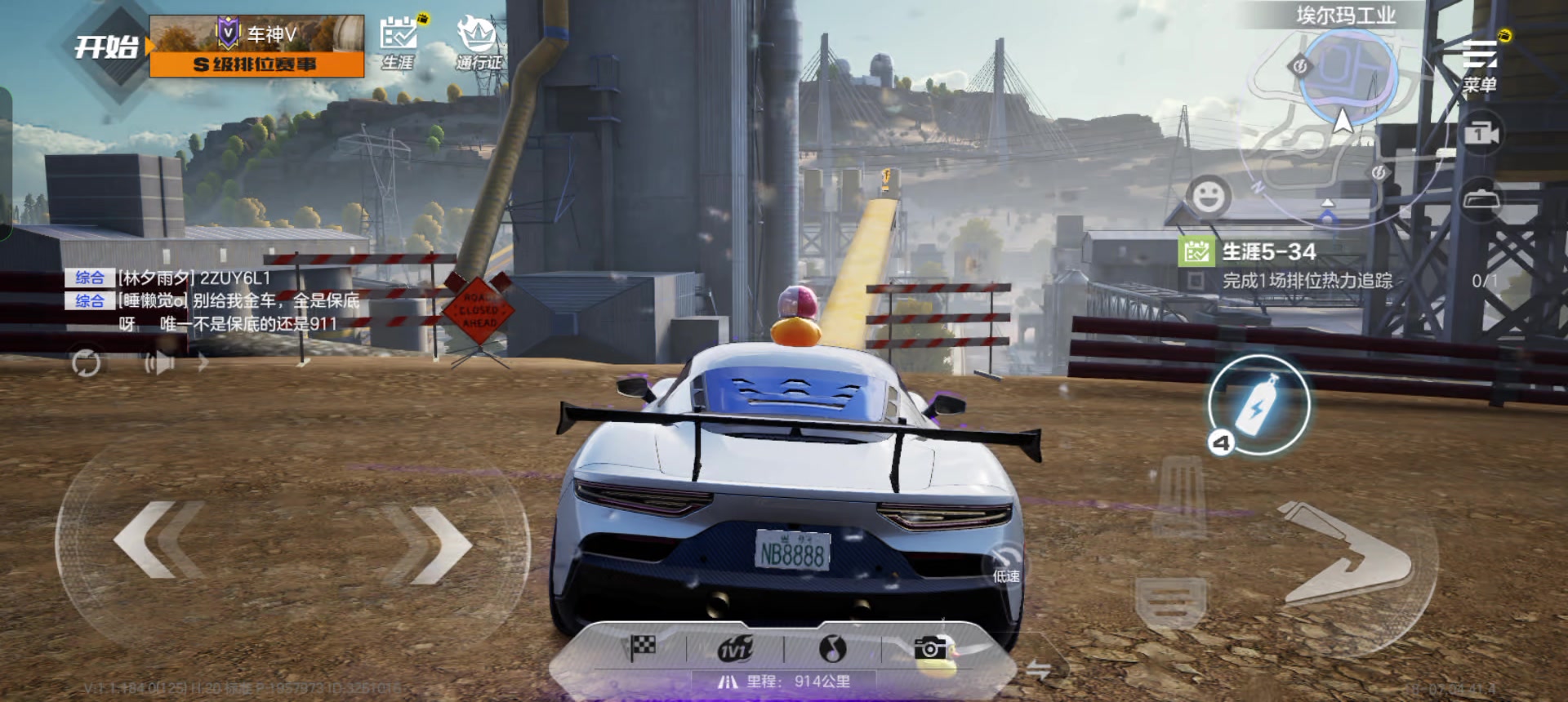Open the S级排位赛事 ranked event banner

pyautogui.click(x=256, y=47)
